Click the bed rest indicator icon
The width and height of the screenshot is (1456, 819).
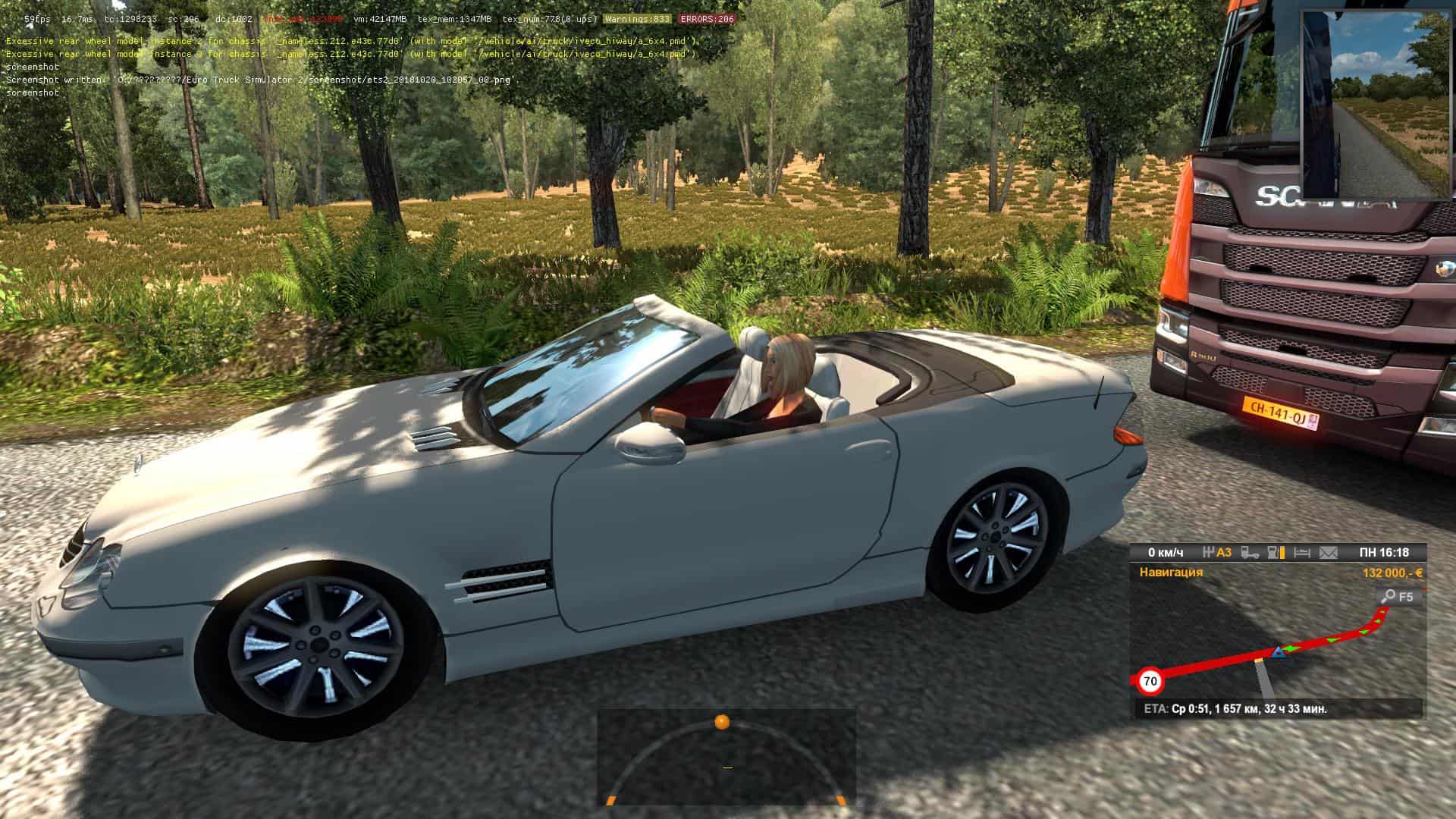(1302, 553)
